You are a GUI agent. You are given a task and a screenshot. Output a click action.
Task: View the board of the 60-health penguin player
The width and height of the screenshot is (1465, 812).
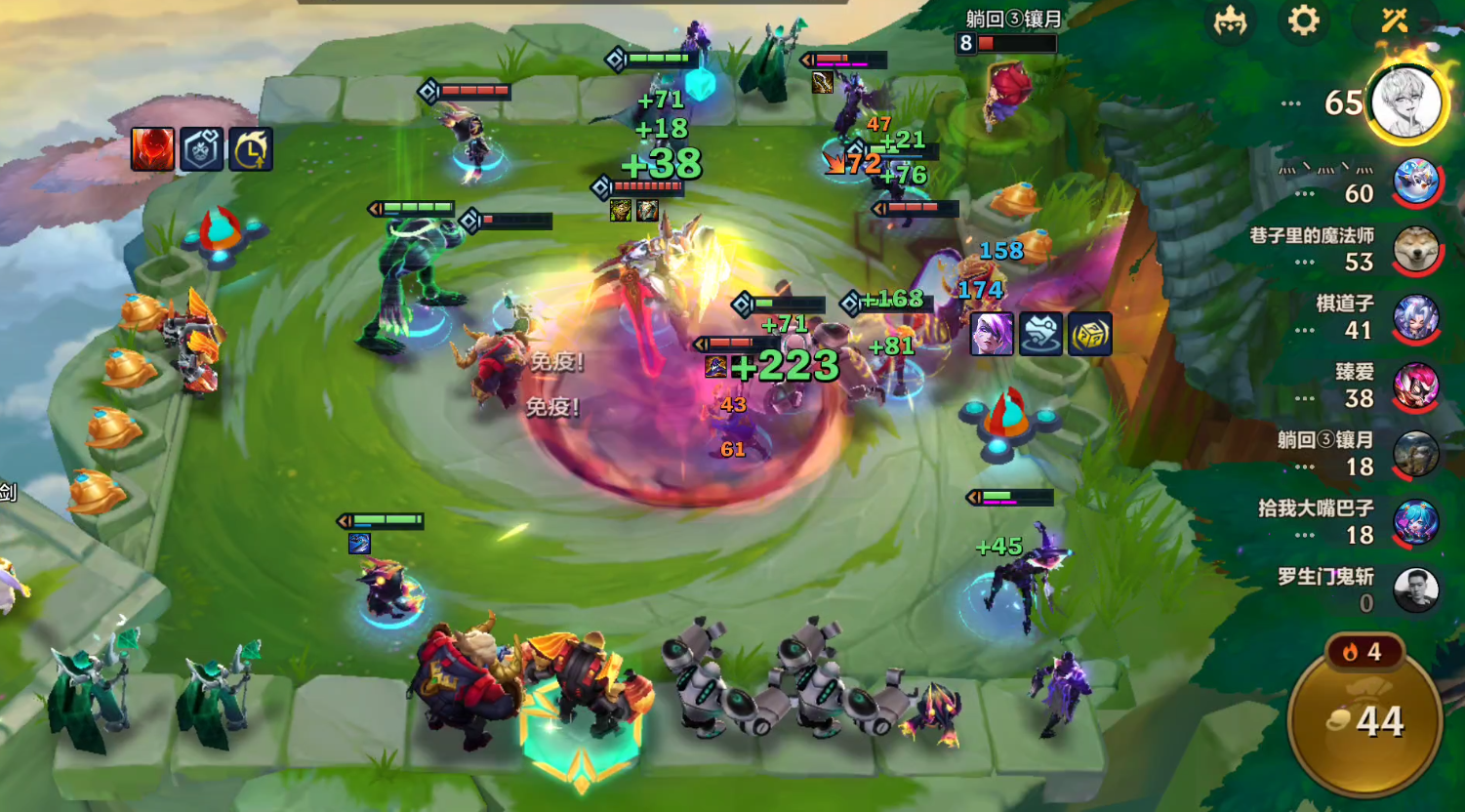pyautogui.click(x=1415, y=183)
